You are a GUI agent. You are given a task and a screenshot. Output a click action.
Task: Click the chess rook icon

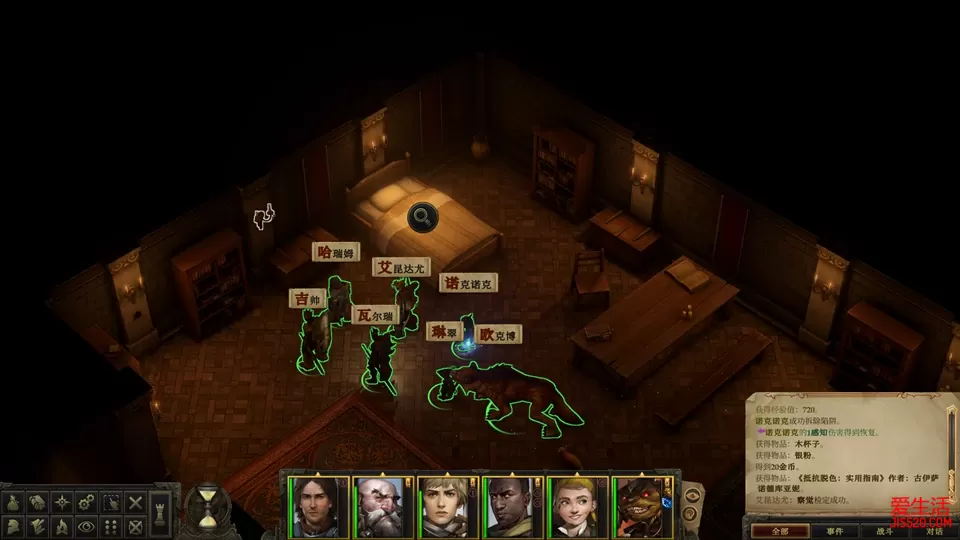[162, 513]
